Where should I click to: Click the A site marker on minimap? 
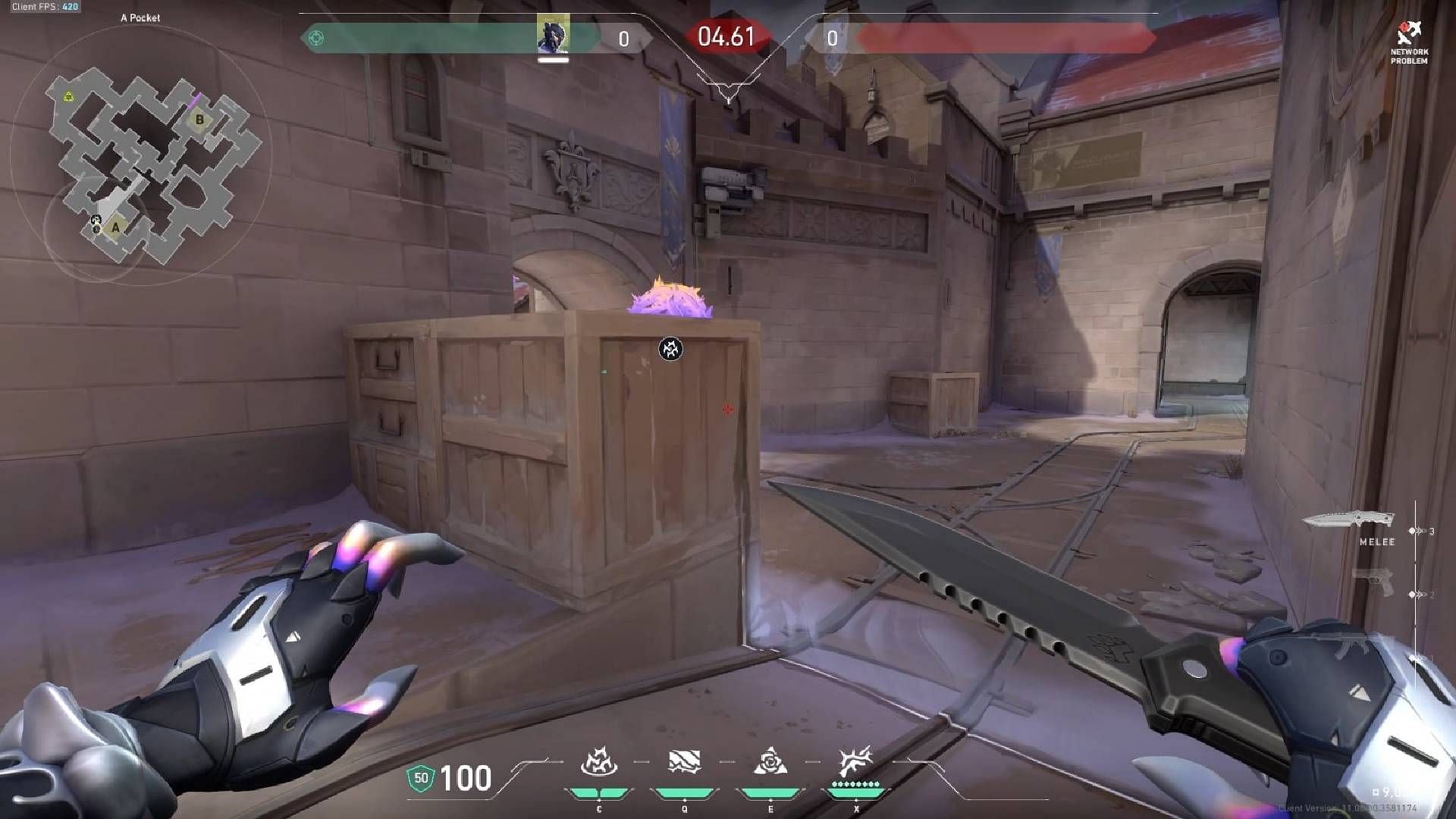pyautogui.click(x=115, y=227)
